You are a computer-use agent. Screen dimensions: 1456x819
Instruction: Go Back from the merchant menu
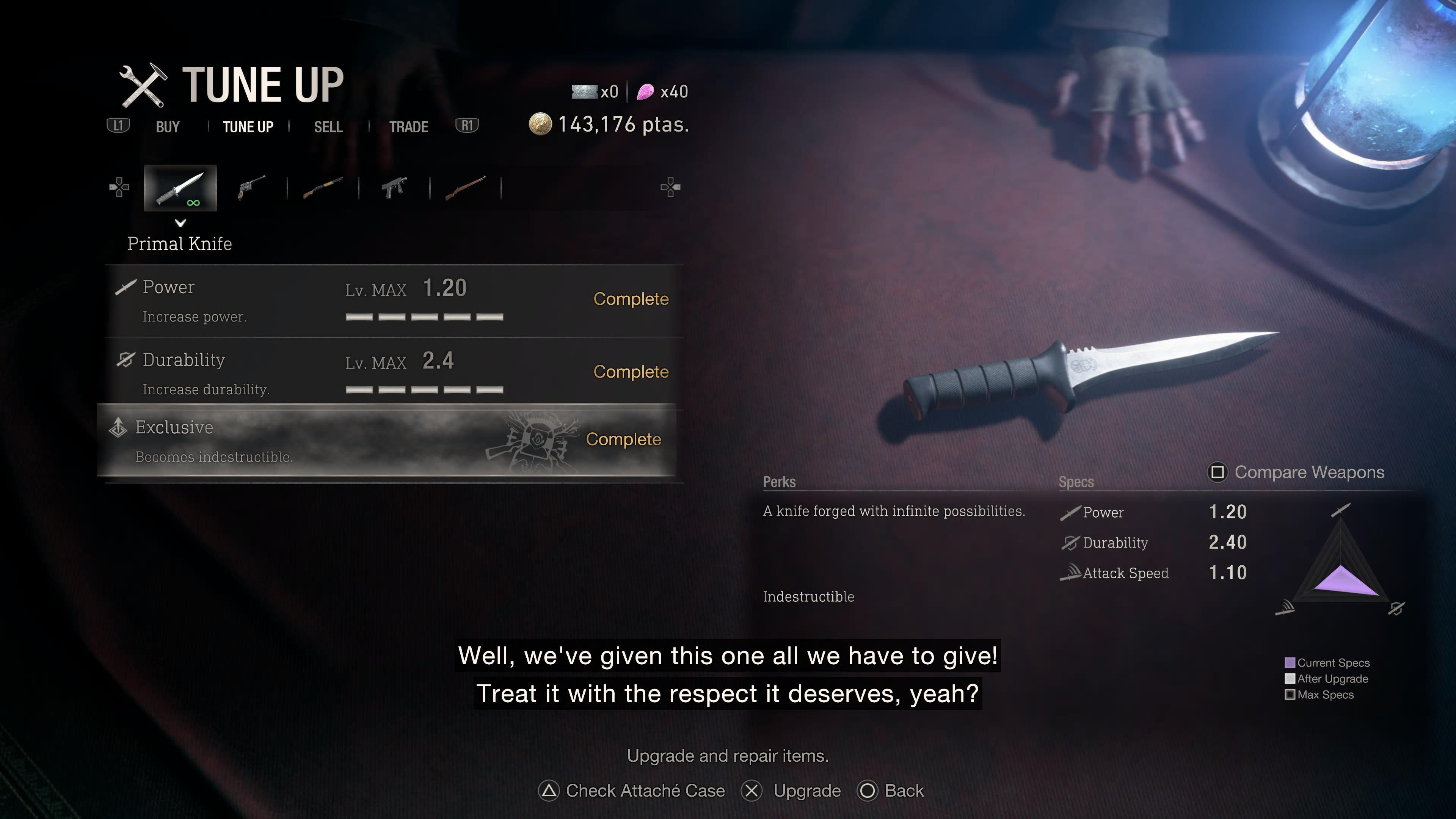tap(891, 791)
